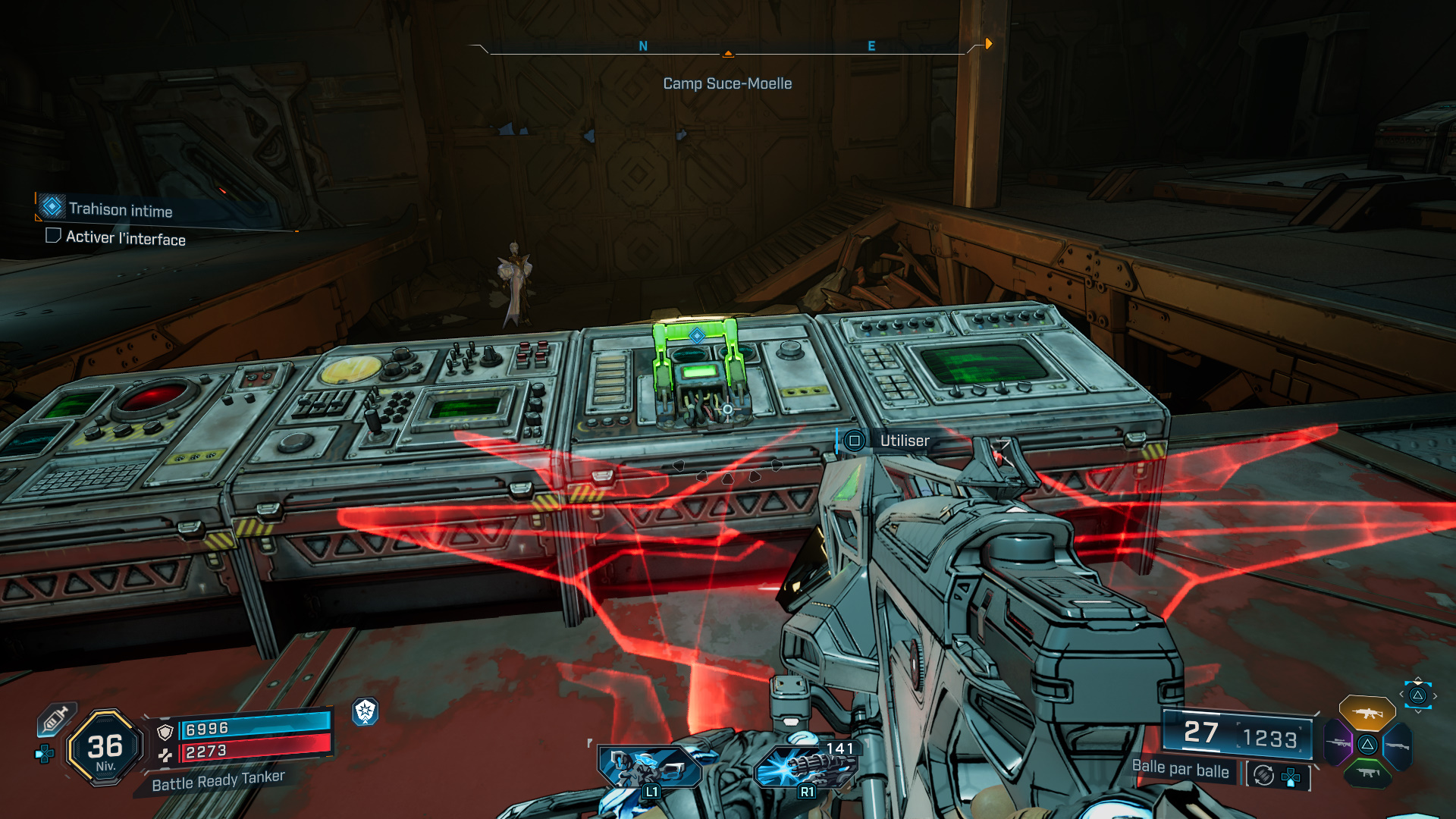Fire the minigun ordnance ability icon
The width and height of the screenshot is (1456, 819).
[805, 767]
